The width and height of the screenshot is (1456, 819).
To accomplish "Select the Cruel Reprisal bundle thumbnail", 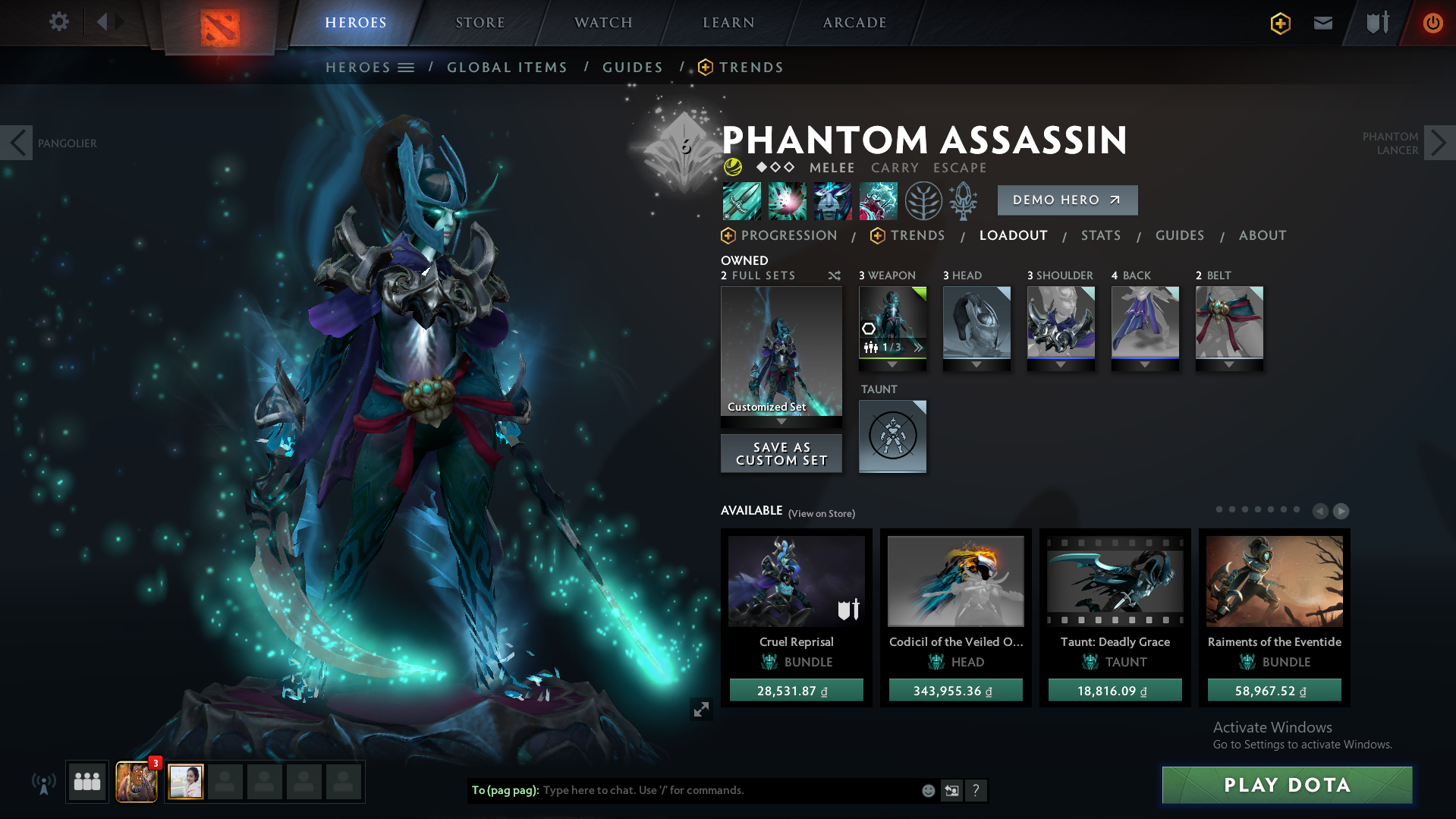I will pos(796,581).
